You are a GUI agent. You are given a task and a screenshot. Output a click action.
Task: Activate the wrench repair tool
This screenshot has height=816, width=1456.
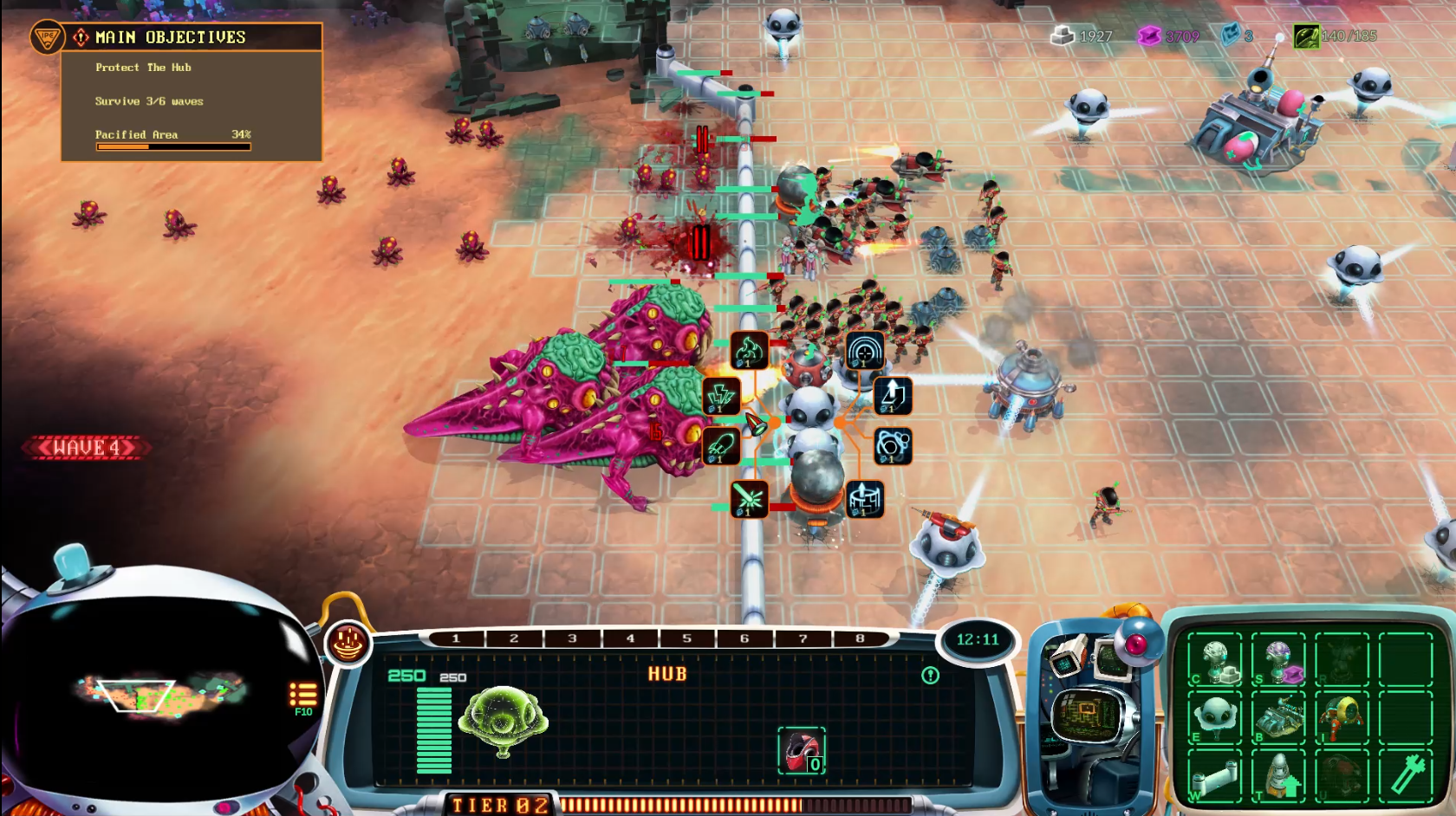pyautogui.click(x=1406, y=776)
